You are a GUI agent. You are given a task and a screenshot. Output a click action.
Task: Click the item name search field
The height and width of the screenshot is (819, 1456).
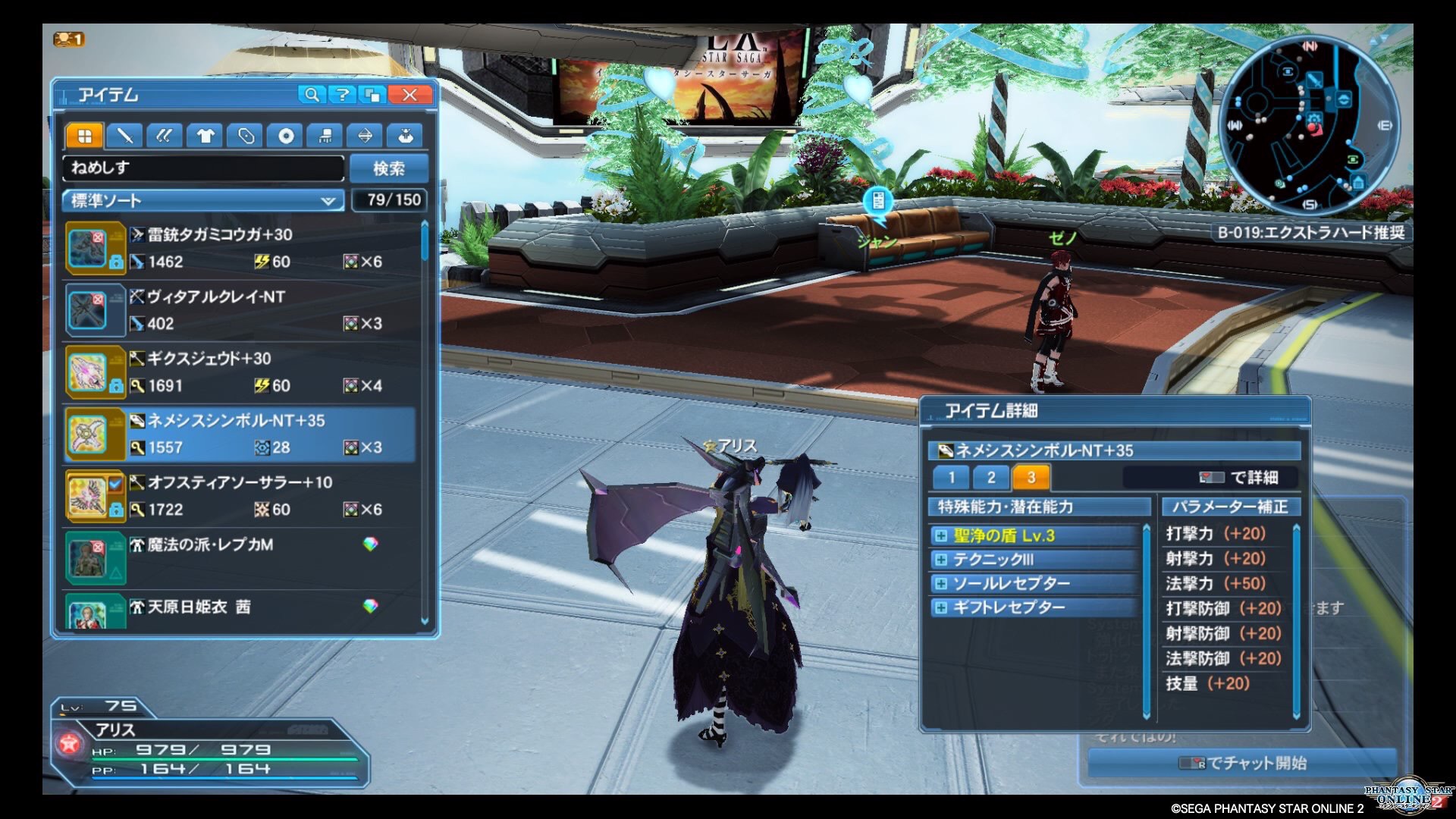(x=203, y=168)
